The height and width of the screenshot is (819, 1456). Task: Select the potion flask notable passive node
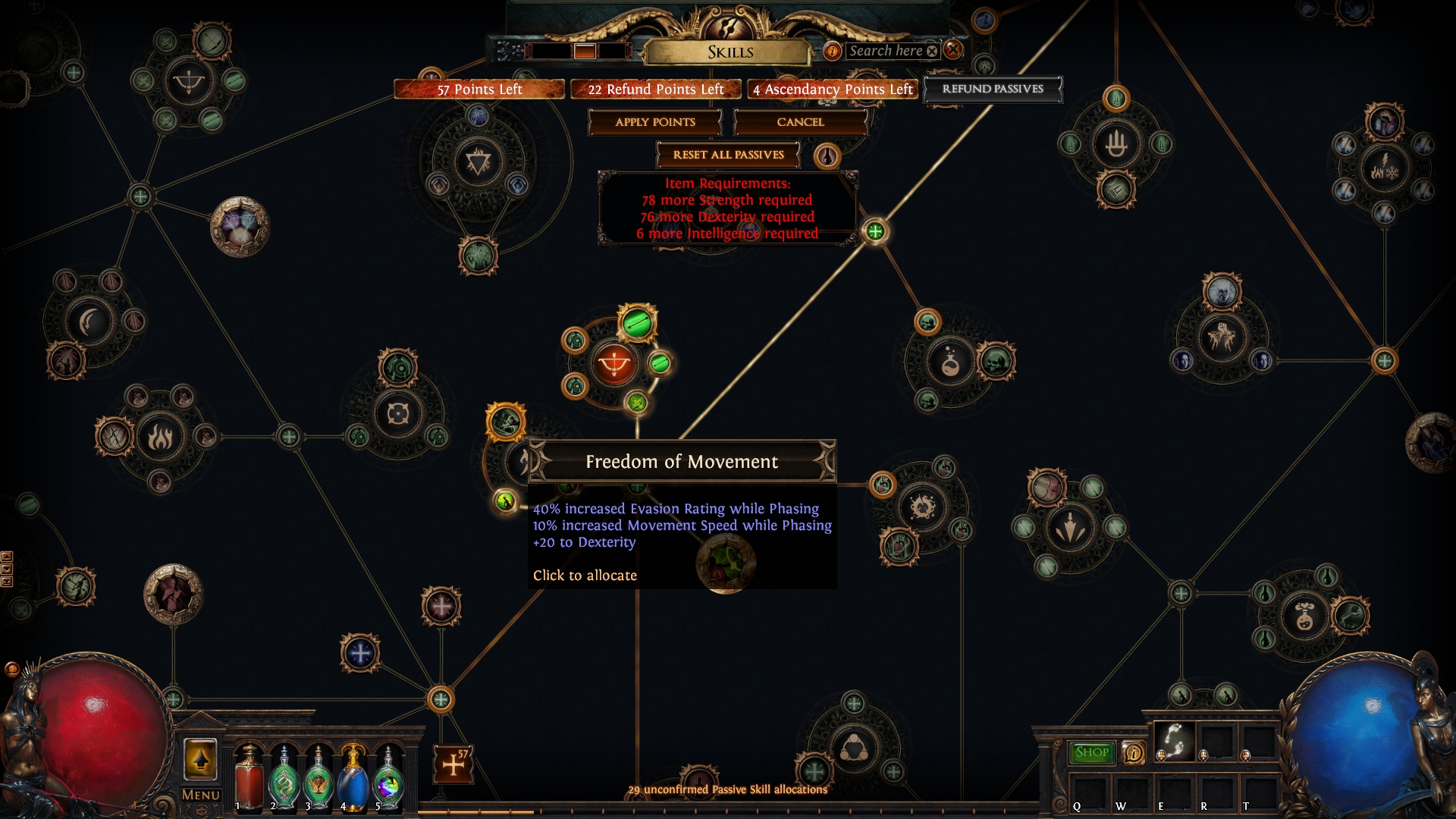[x=950, y=363]
